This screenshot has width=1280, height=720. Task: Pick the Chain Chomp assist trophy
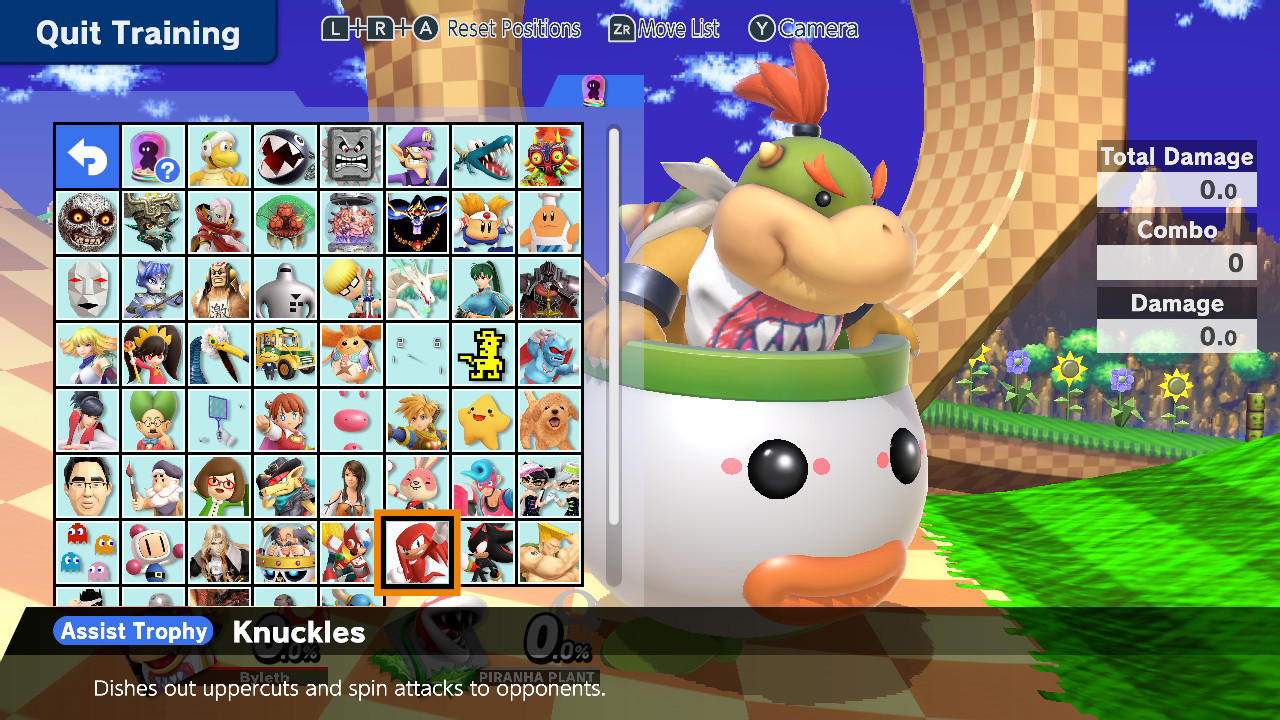[286, 157]
